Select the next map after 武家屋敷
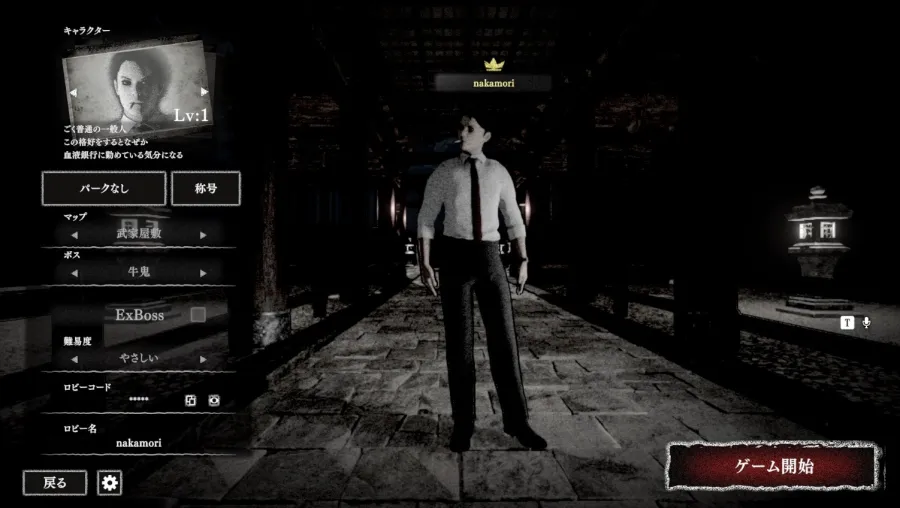Screen dimensions: 900x508 (x=204, y=235)
